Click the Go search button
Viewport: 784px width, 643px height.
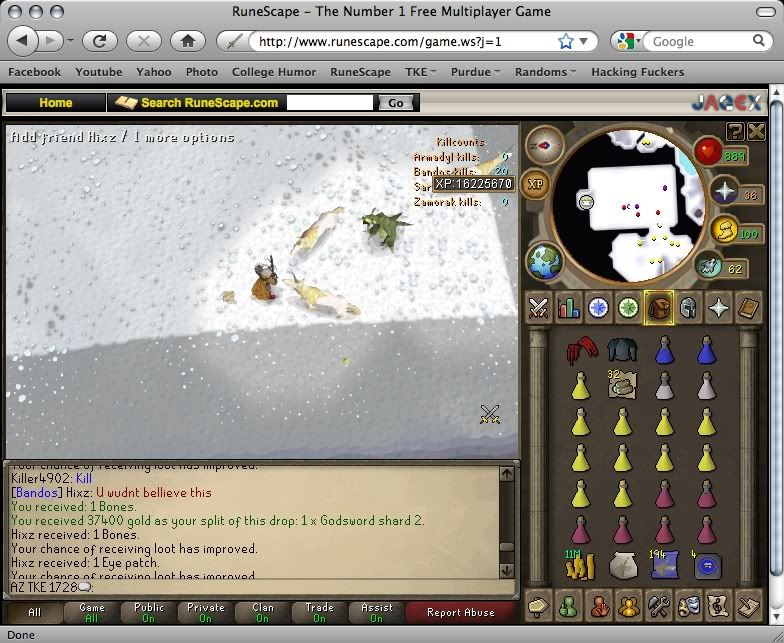(x=396, y=102)
